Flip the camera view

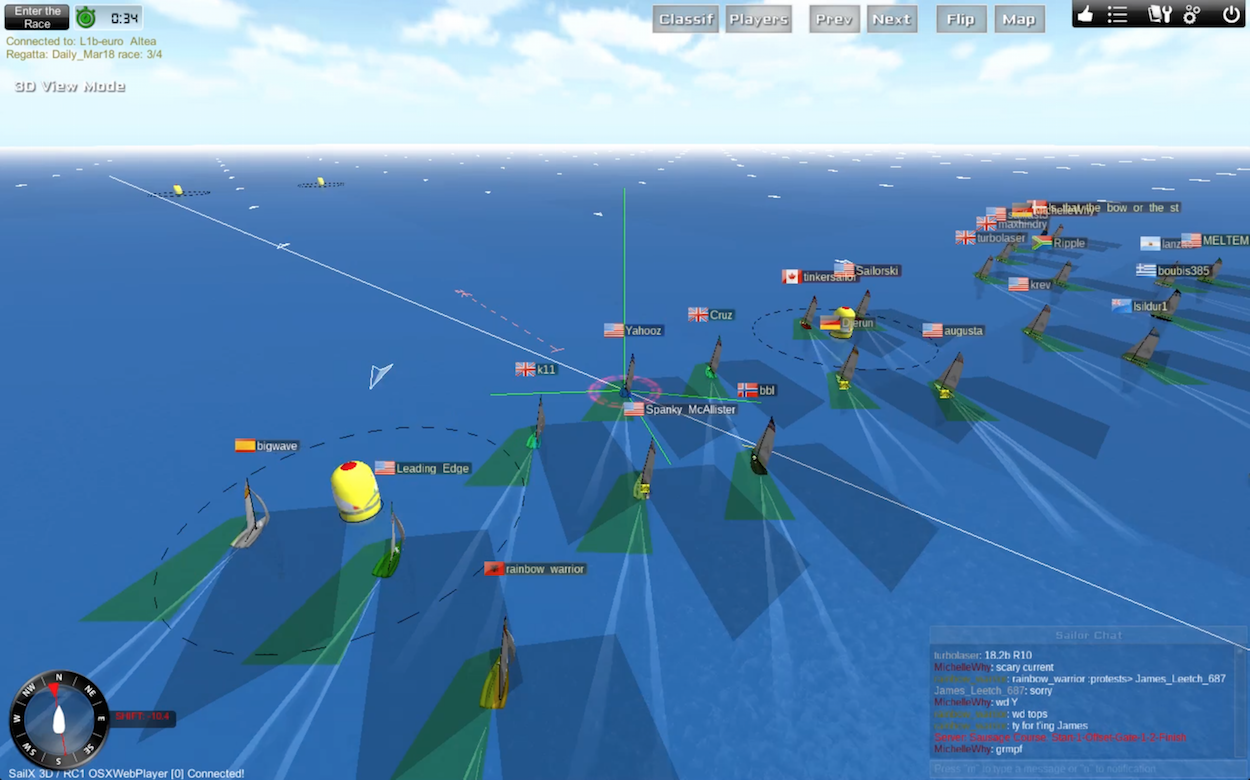961,19
